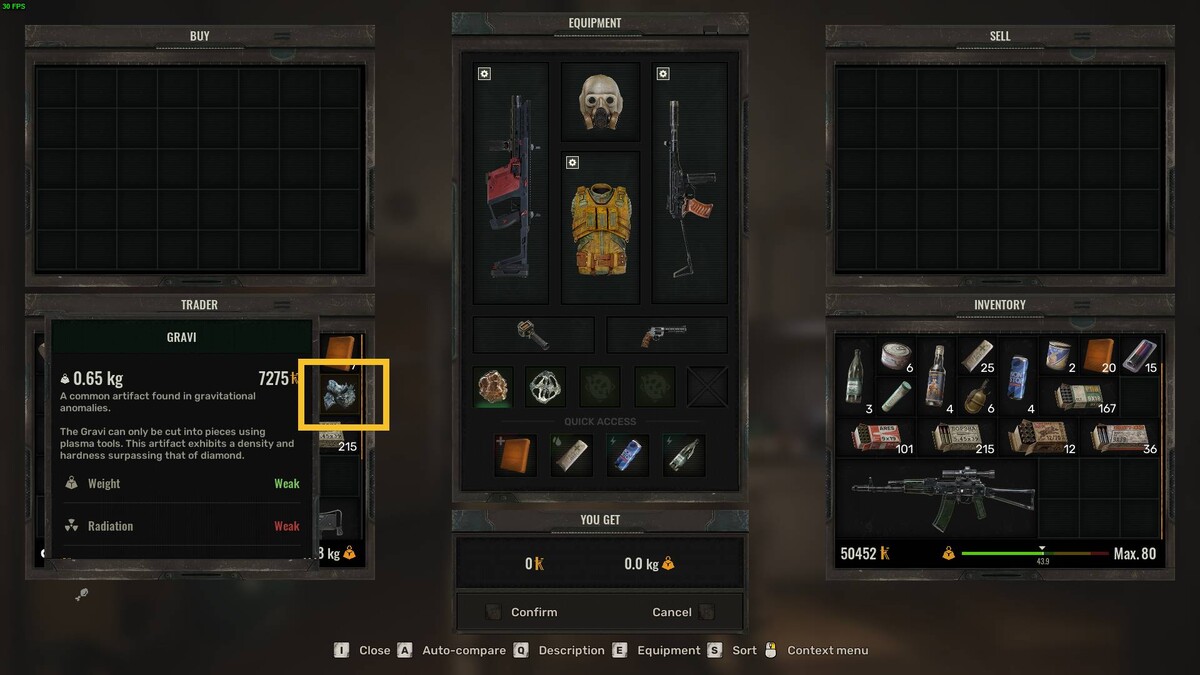Select the gas mask in equipment

pos(600,103)
